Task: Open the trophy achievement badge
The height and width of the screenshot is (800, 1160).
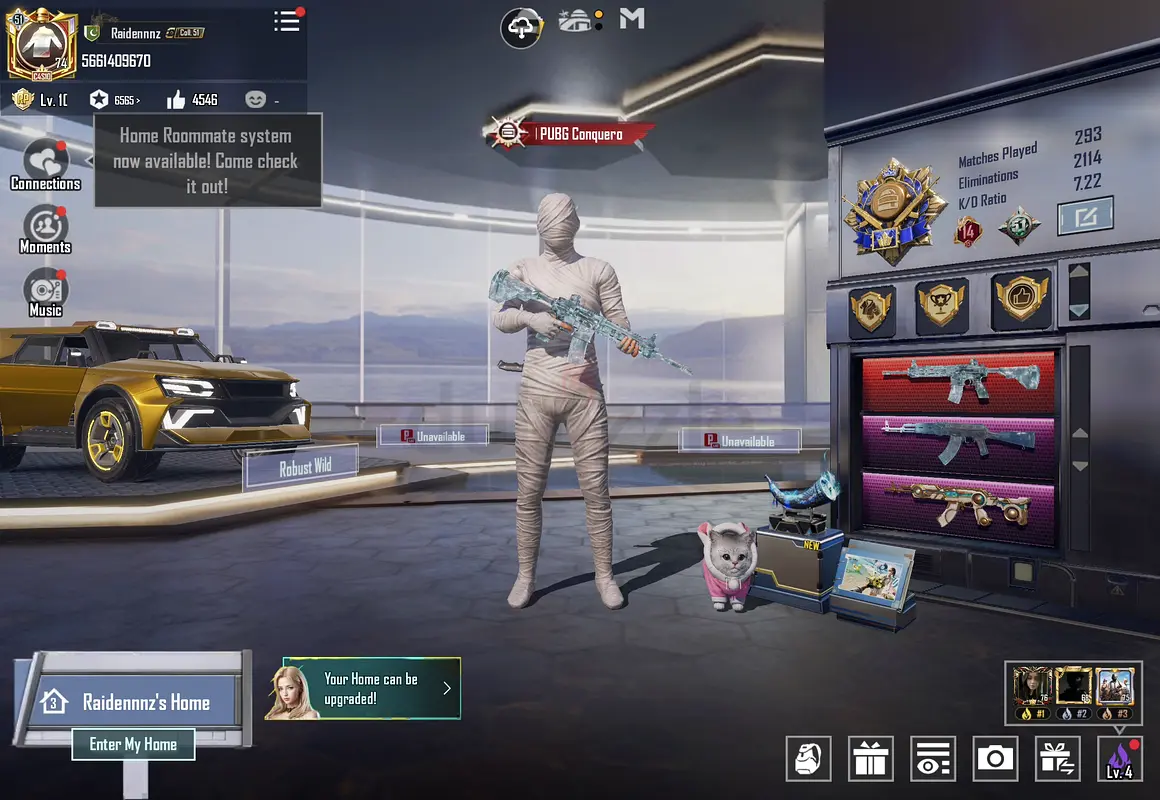Action: coord(942,305)
